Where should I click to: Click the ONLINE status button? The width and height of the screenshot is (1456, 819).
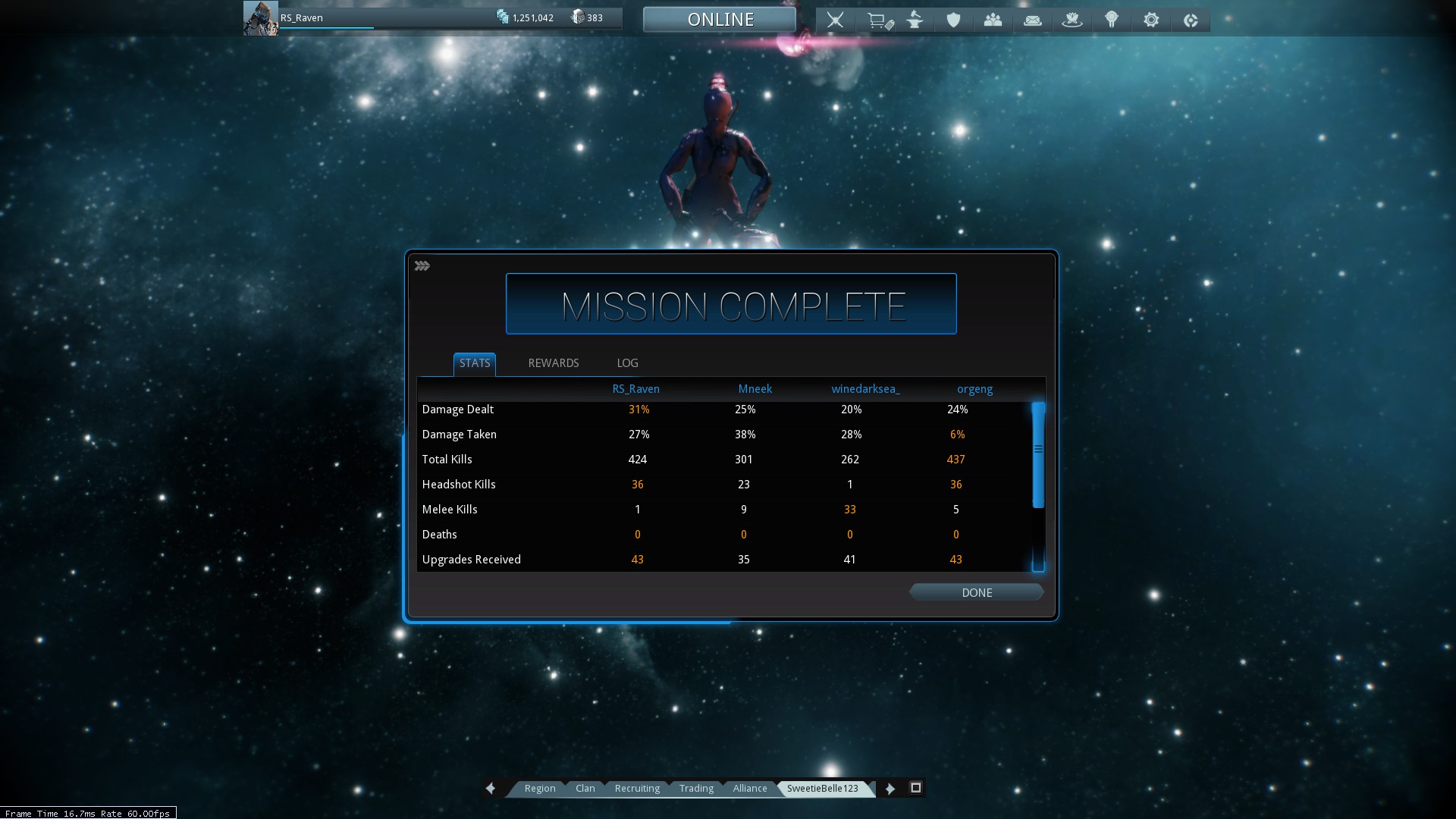pos(720,20)
